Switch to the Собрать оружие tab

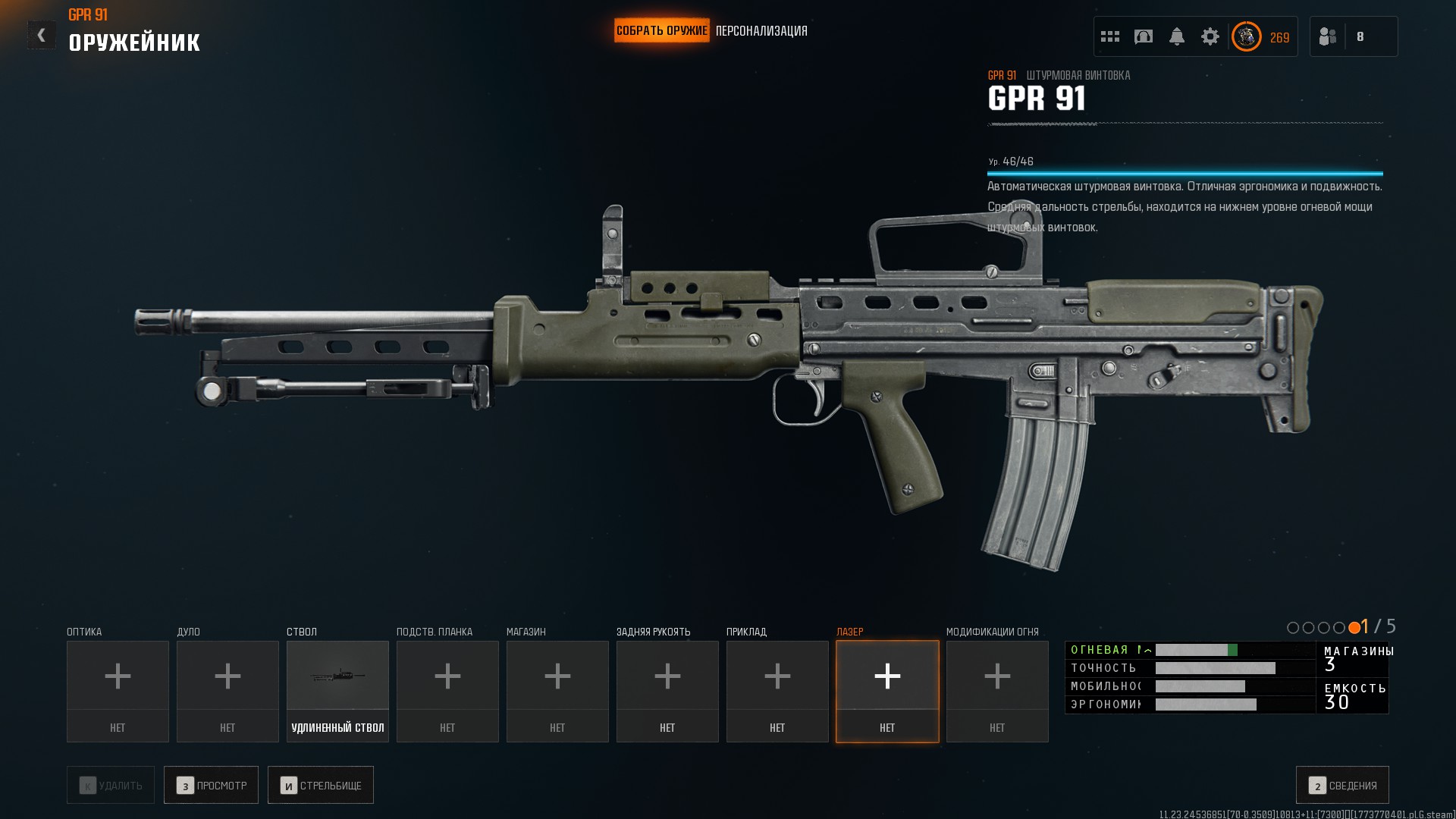coord(661,31)
